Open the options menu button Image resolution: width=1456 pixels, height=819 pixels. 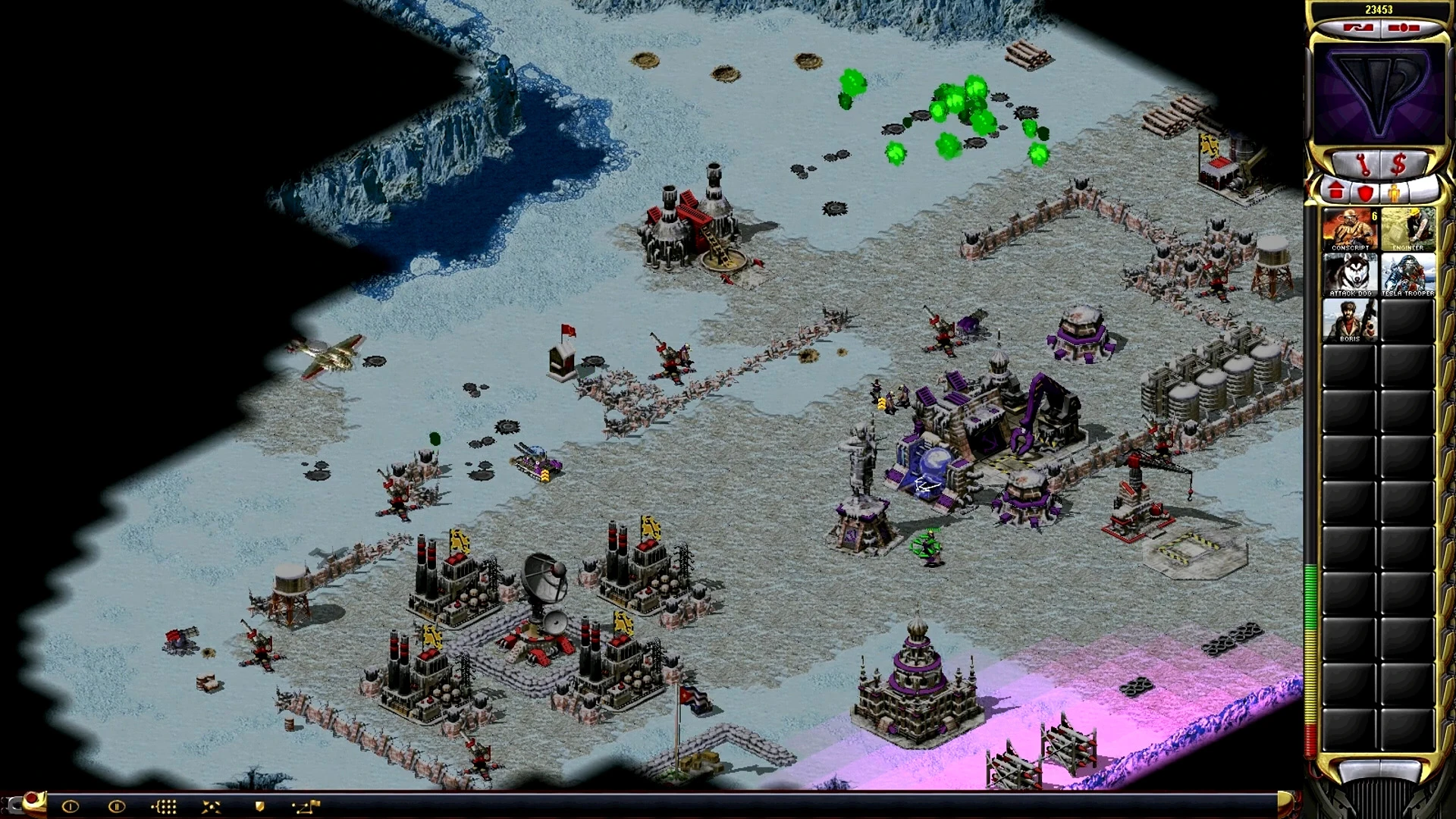tap(1404, 28)
